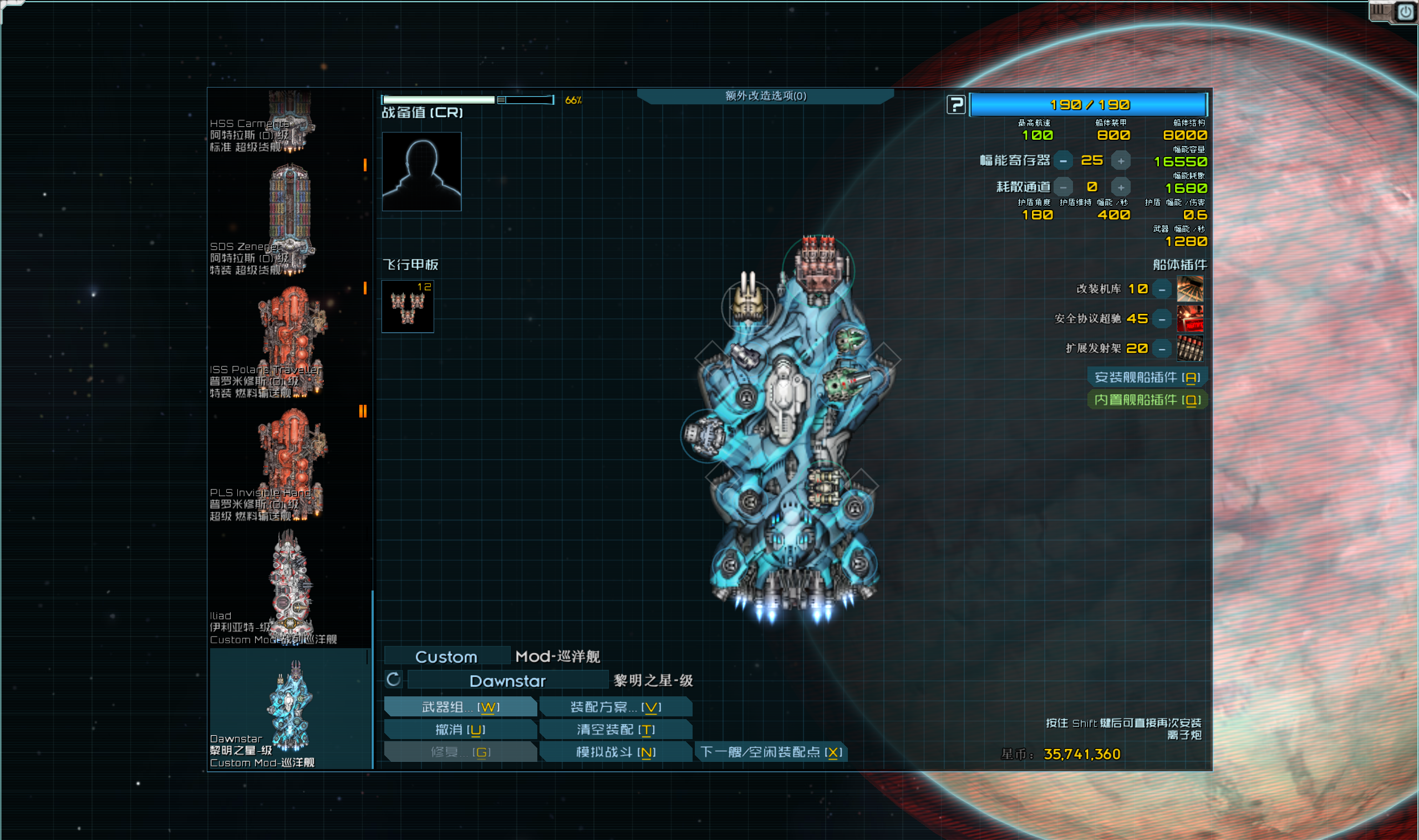The width and height of the screenshot is (1419, 840).
Task: Remove the 改装机库 hullmod
Action: point(1162,290)
